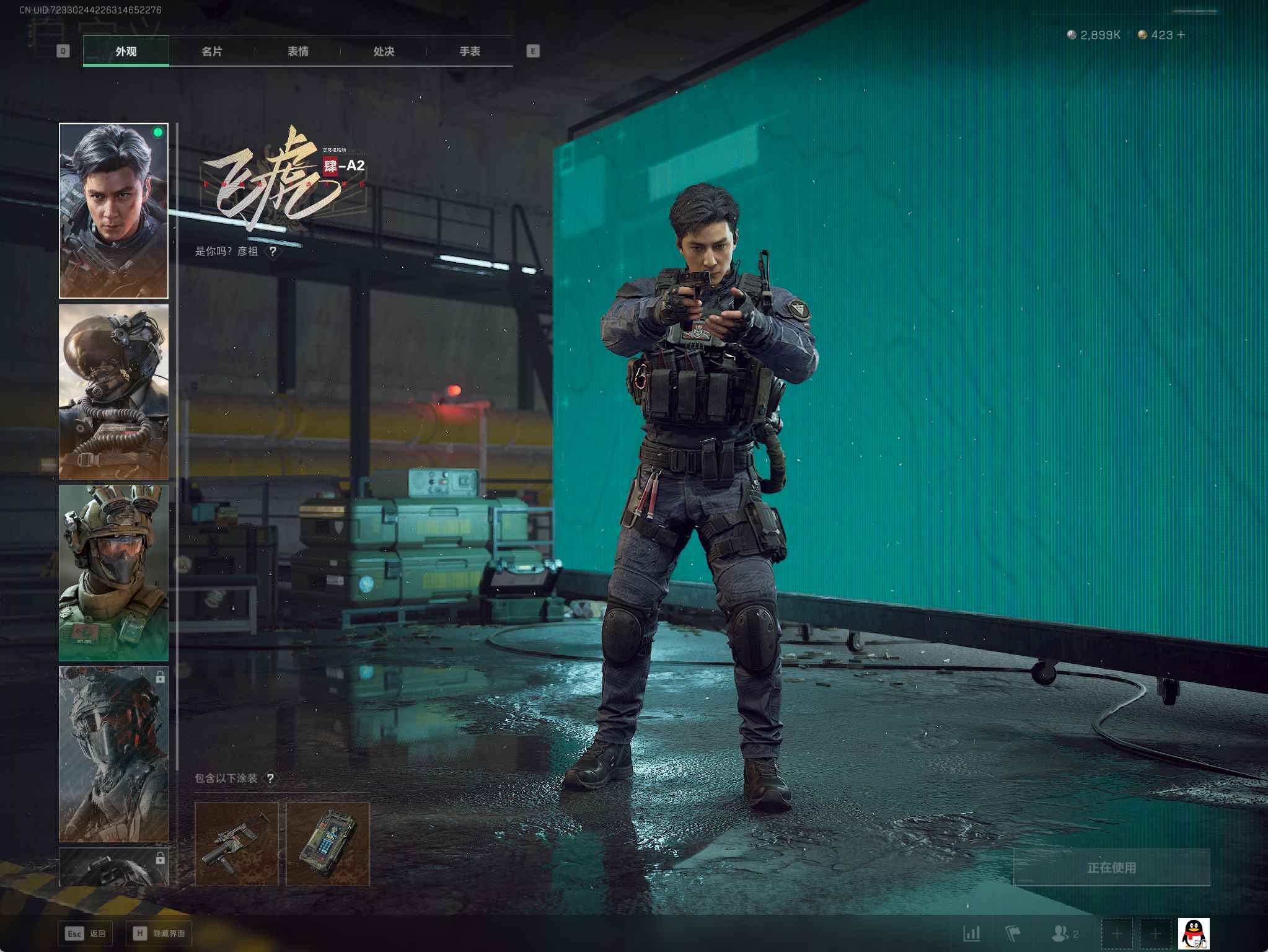Viewport: 1268px width, 952px height.
Task: Open the friends list icon
Action: tap(1061, 933)
